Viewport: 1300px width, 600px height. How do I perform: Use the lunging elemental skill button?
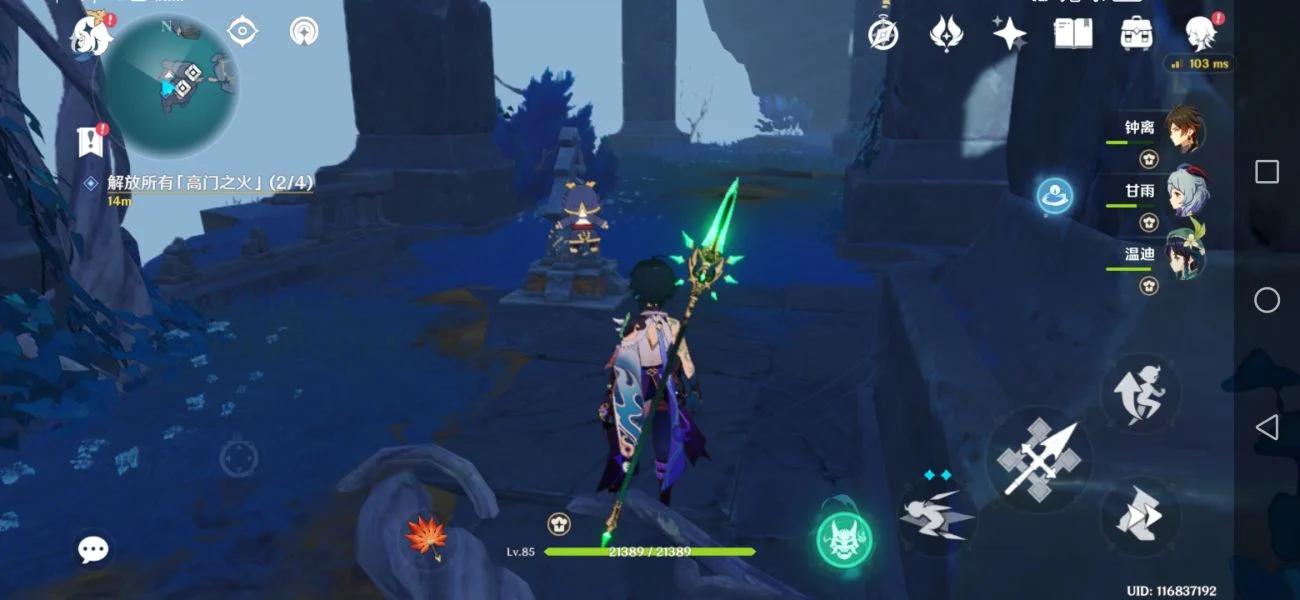936,515
